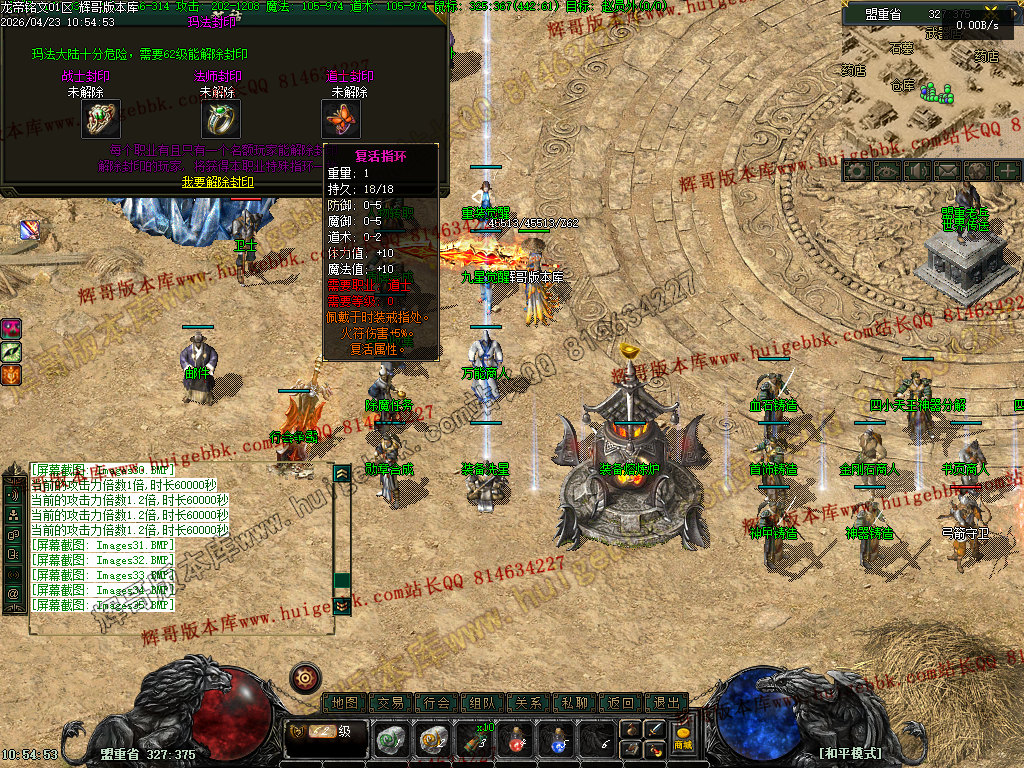Open the 商城 shop
Screen dimensions: 1024x768
683,739
